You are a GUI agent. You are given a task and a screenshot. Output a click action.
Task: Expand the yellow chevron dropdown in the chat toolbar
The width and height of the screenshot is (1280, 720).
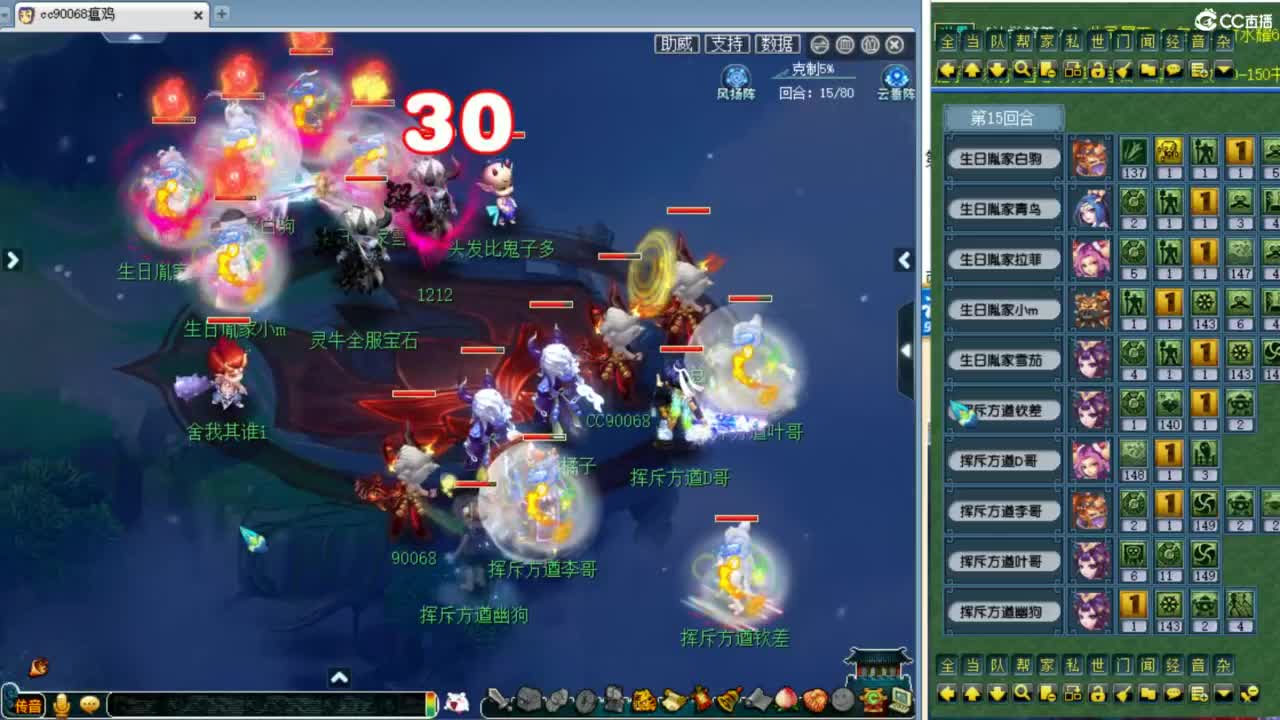coord(1223,70)
